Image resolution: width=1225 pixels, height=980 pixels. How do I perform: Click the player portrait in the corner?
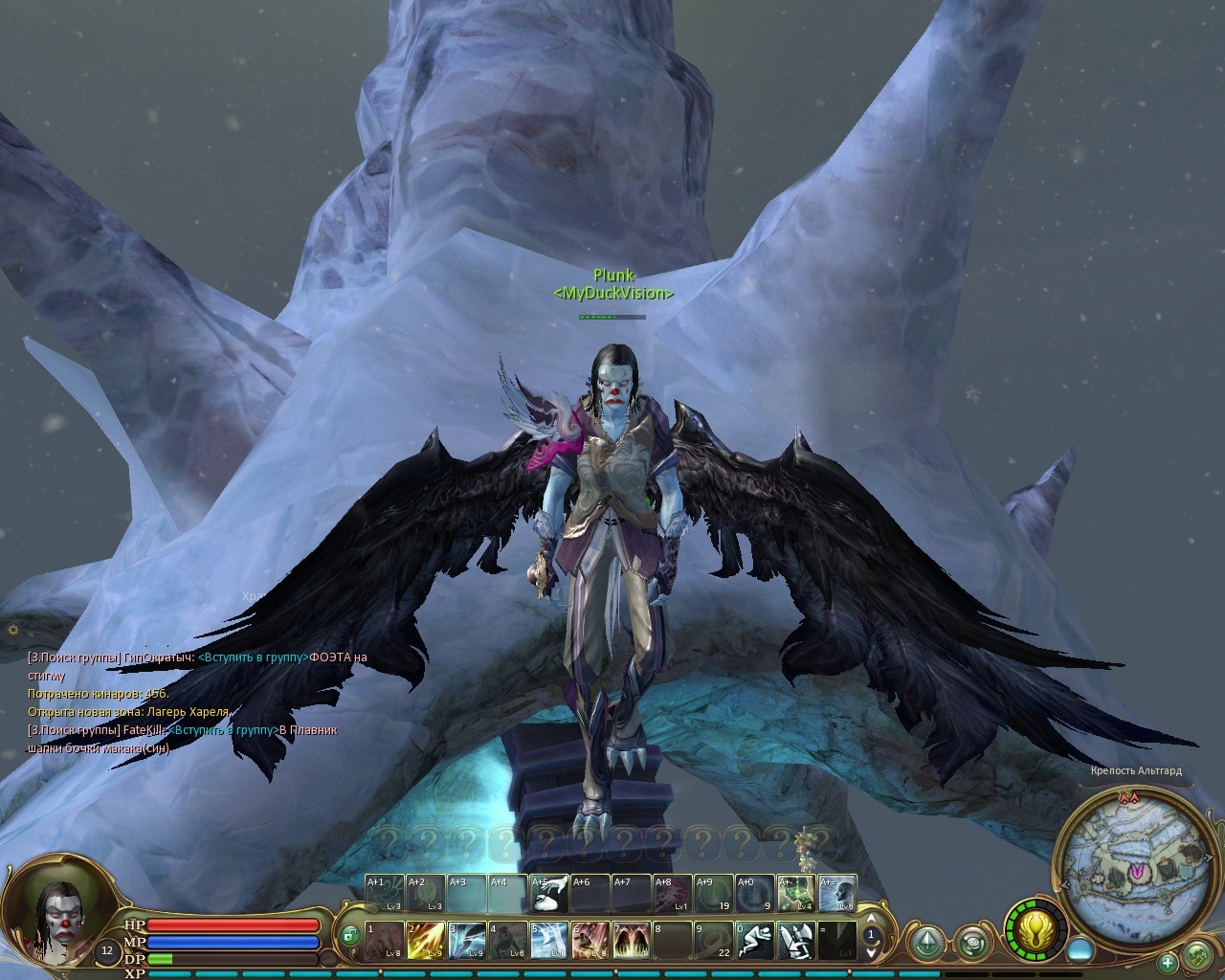pyautogui.click(x=57, y=916)
